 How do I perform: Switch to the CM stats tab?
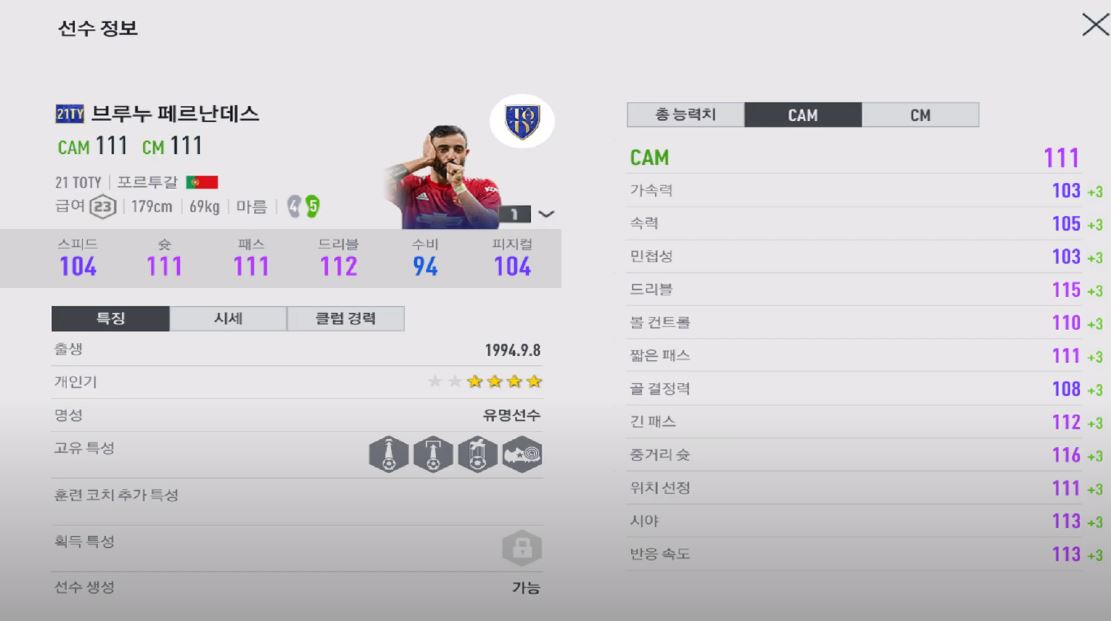pos(920,115)
